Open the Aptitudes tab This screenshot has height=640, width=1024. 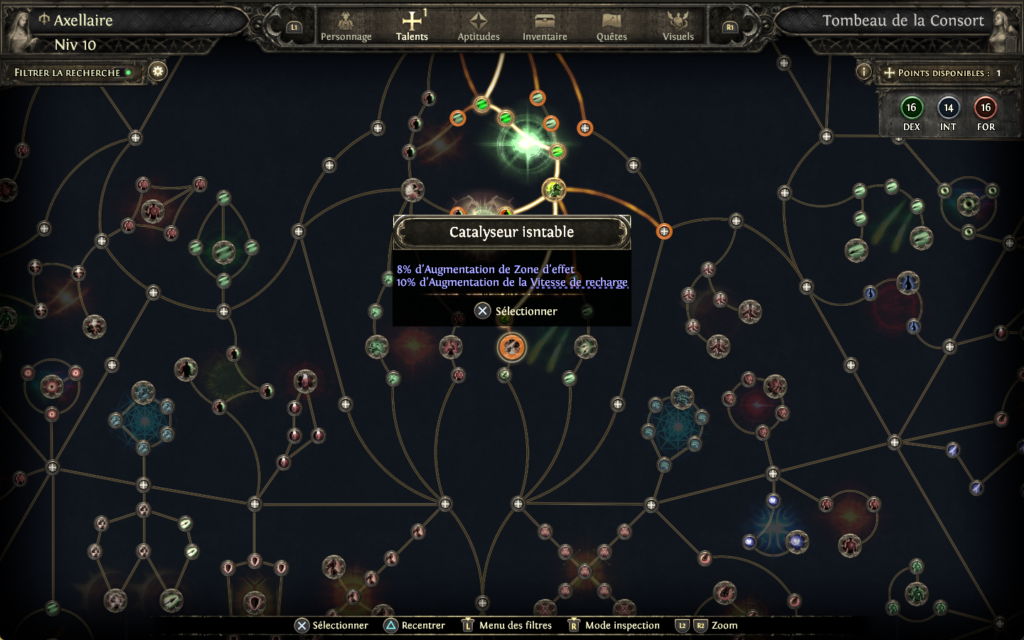pos(478,26)
